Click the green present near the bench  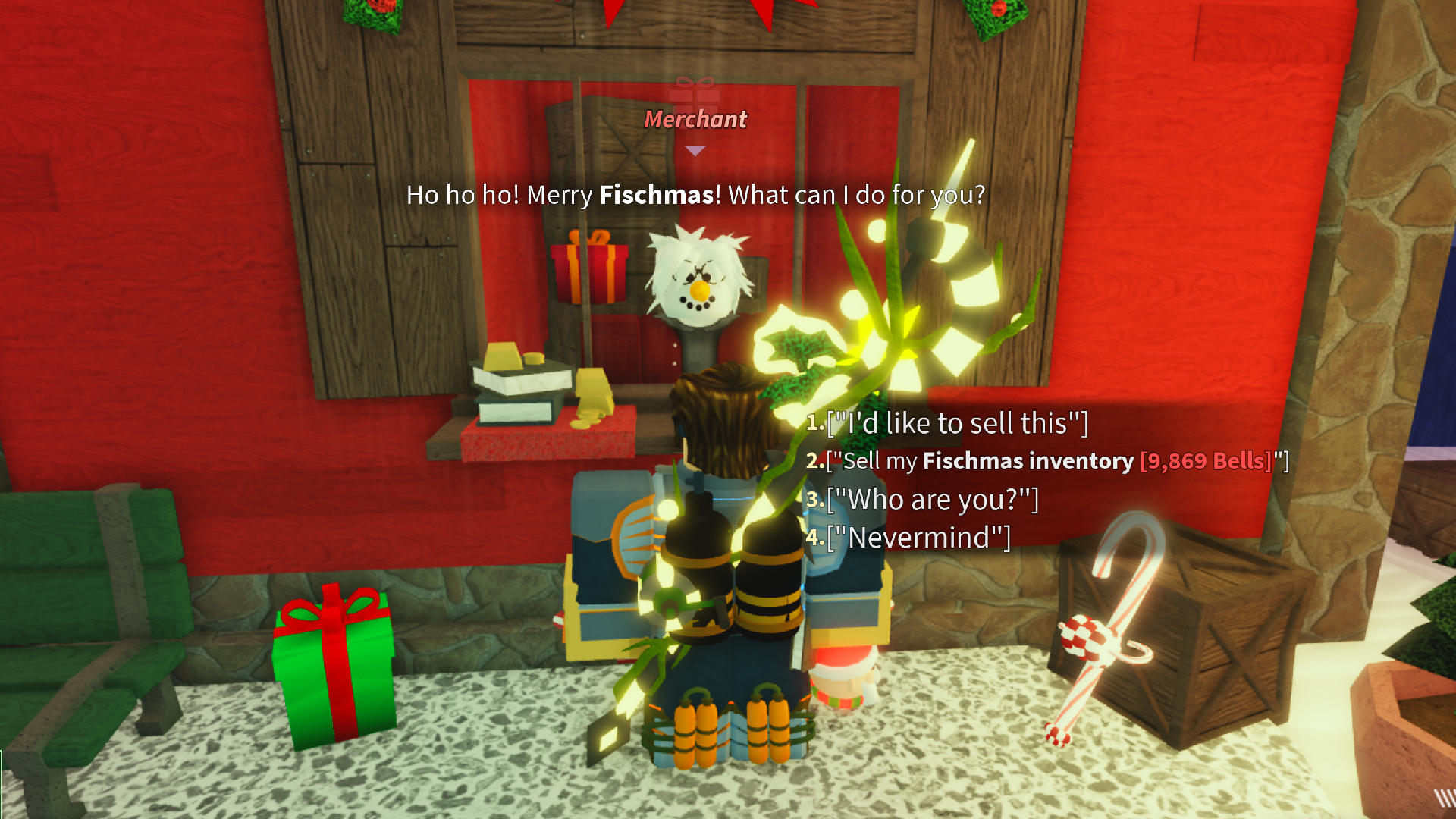click(334, 667)
